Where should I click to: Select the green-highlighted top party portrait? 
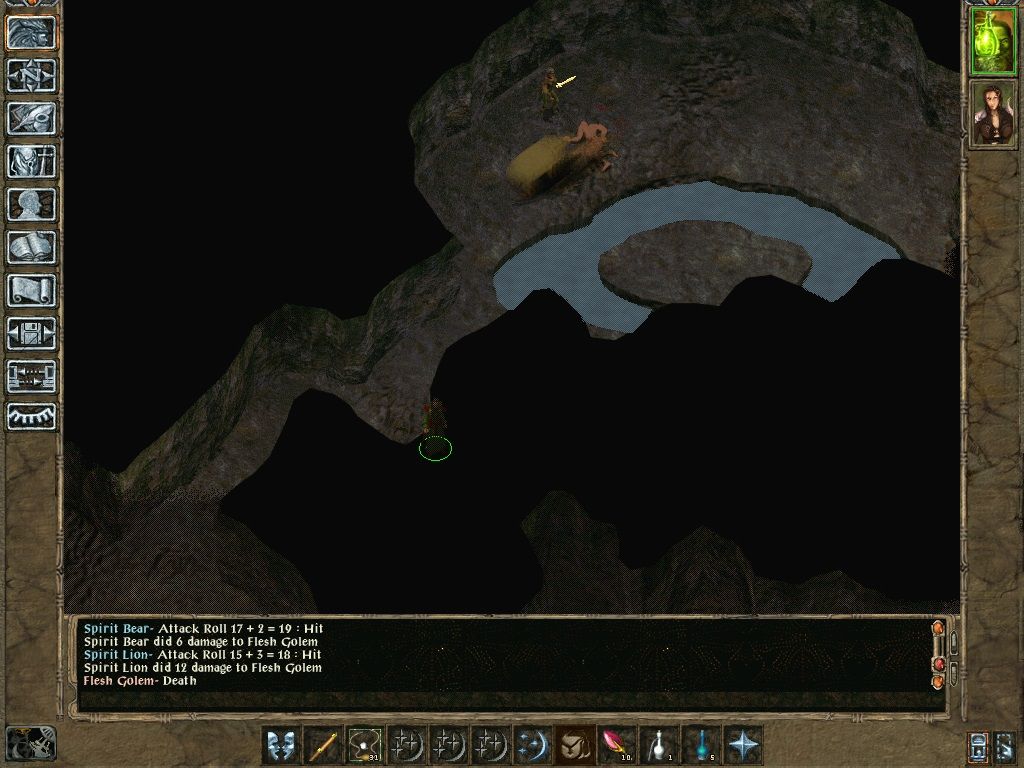point(993,41)
